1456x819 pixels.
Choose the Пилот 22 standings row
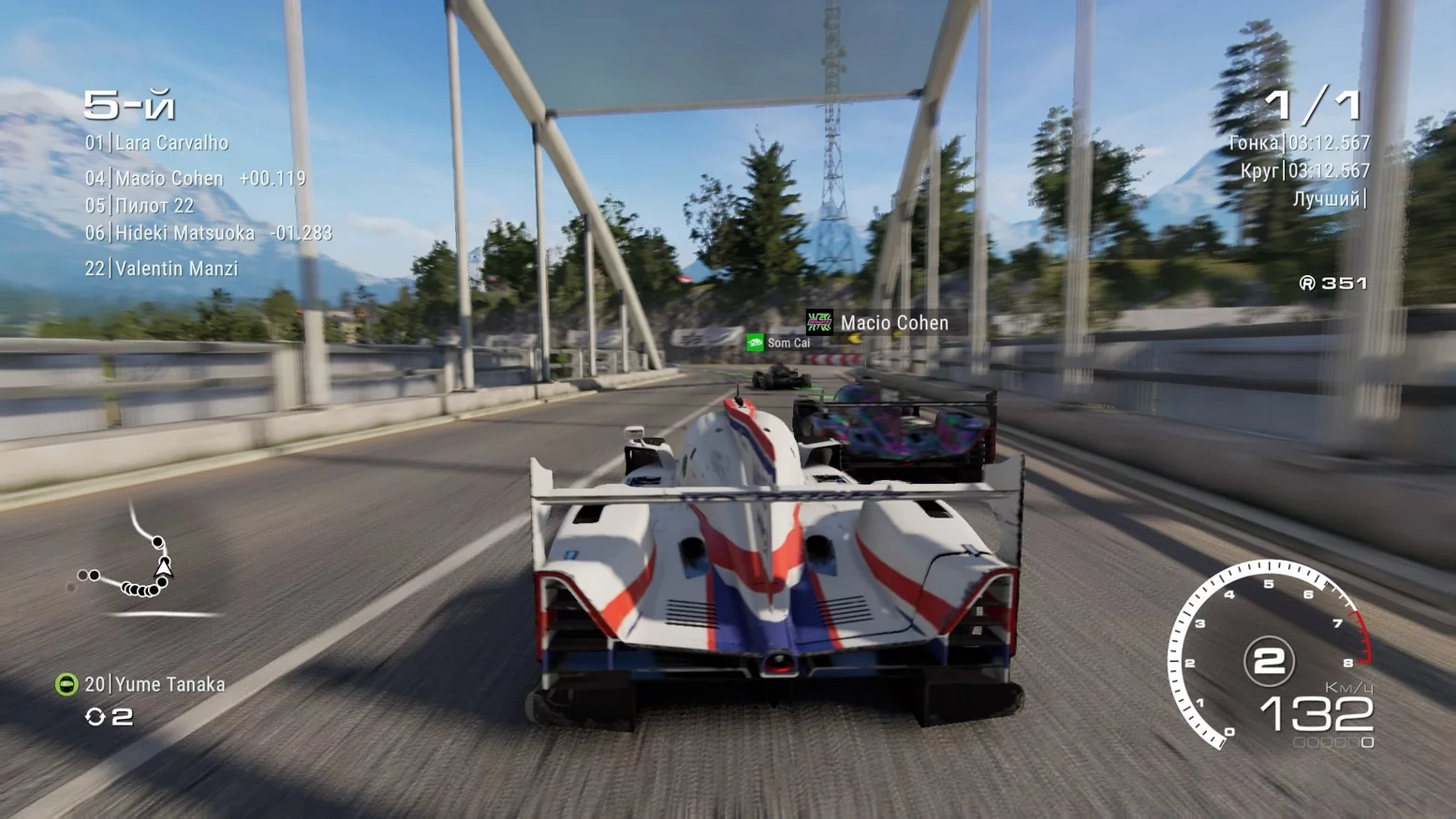(x=140, y=205)
